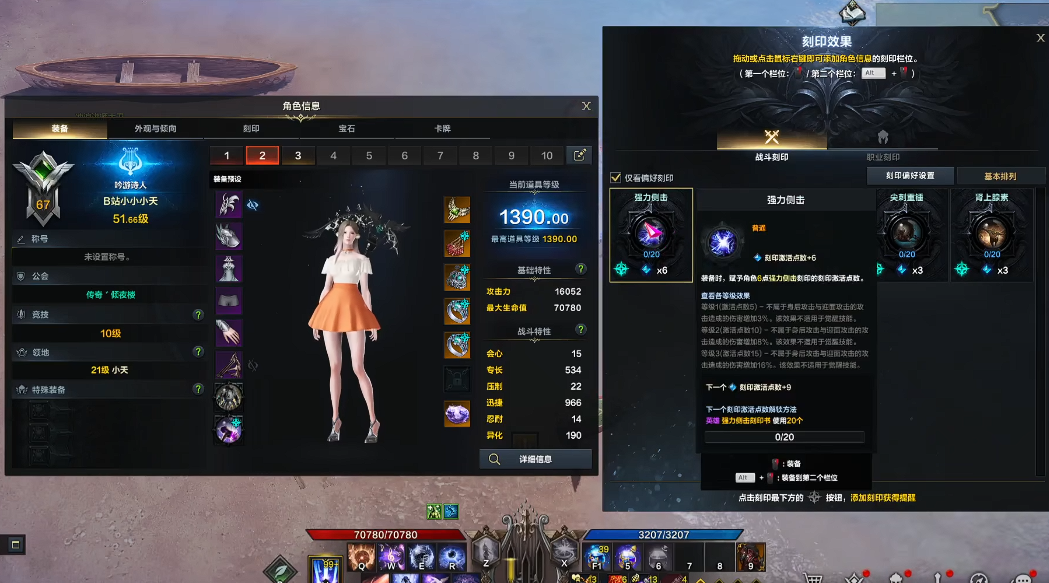Image resolution: width=1049 pixels, height=583 pixels.
Task: Select the 强力侧击 engraving card
Action: tap(650, 235)
